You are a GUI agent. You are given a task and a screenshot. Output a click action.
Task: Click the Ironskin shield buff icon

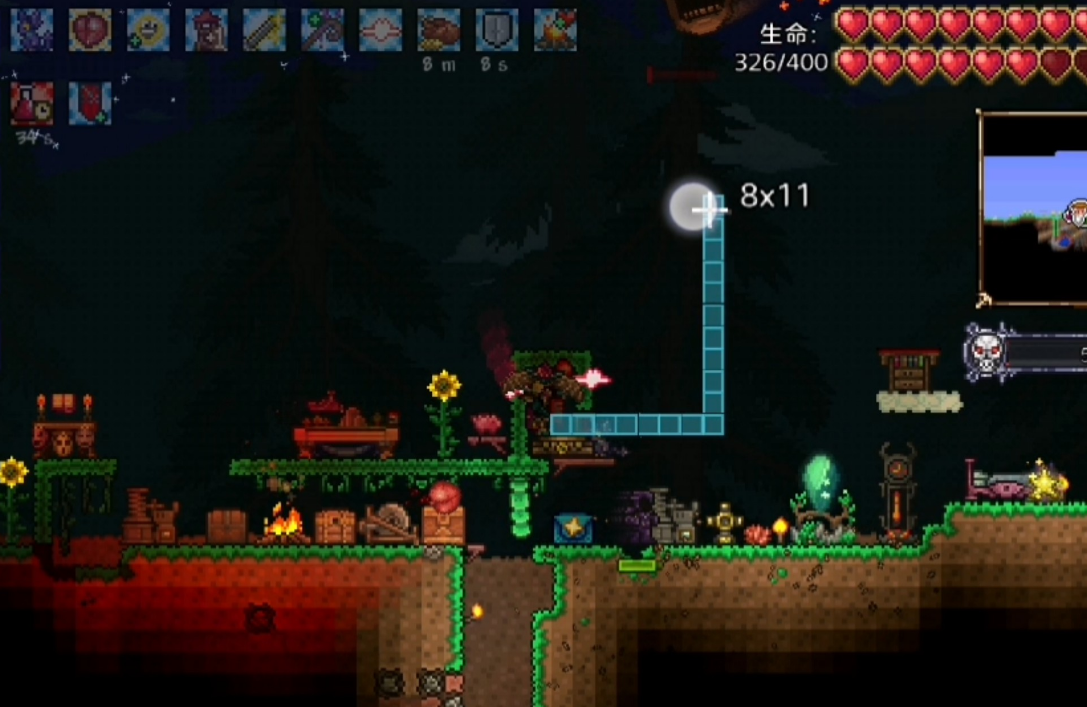[496, 30]
